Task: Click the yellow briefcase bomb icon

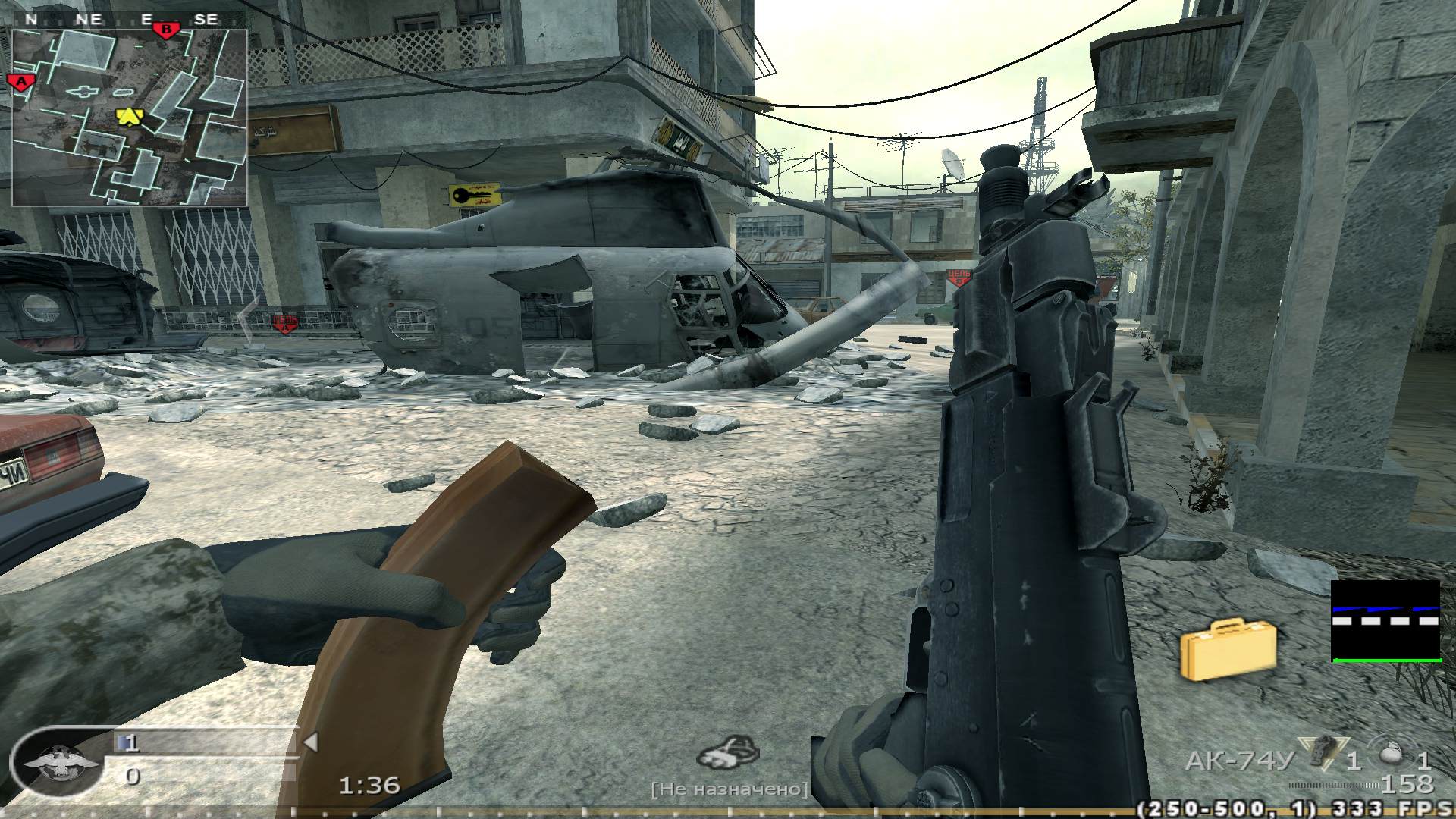Action: coord(1228,650)
